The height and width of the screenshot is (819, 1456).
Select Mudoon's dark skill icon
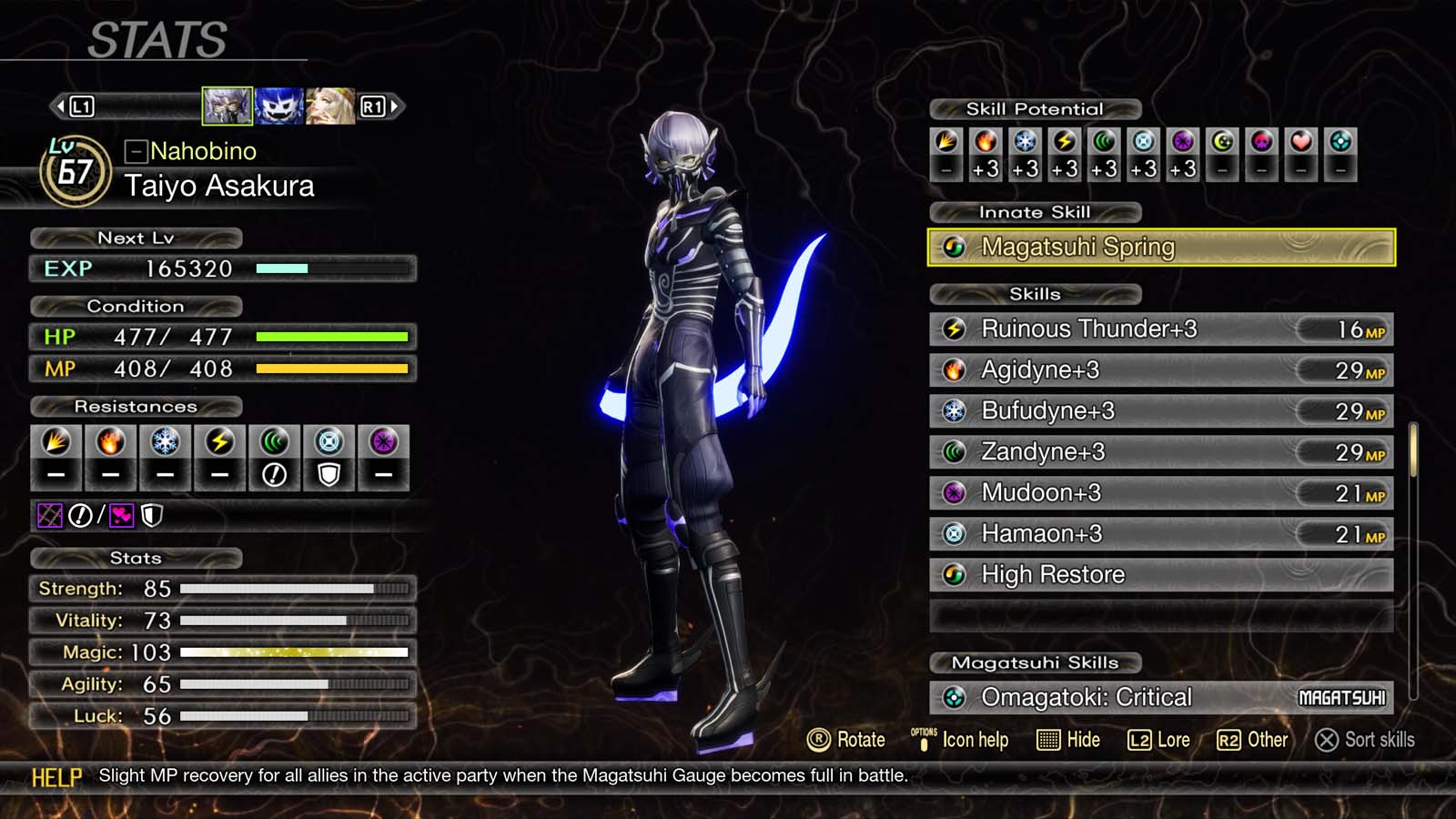pos(954,493)
